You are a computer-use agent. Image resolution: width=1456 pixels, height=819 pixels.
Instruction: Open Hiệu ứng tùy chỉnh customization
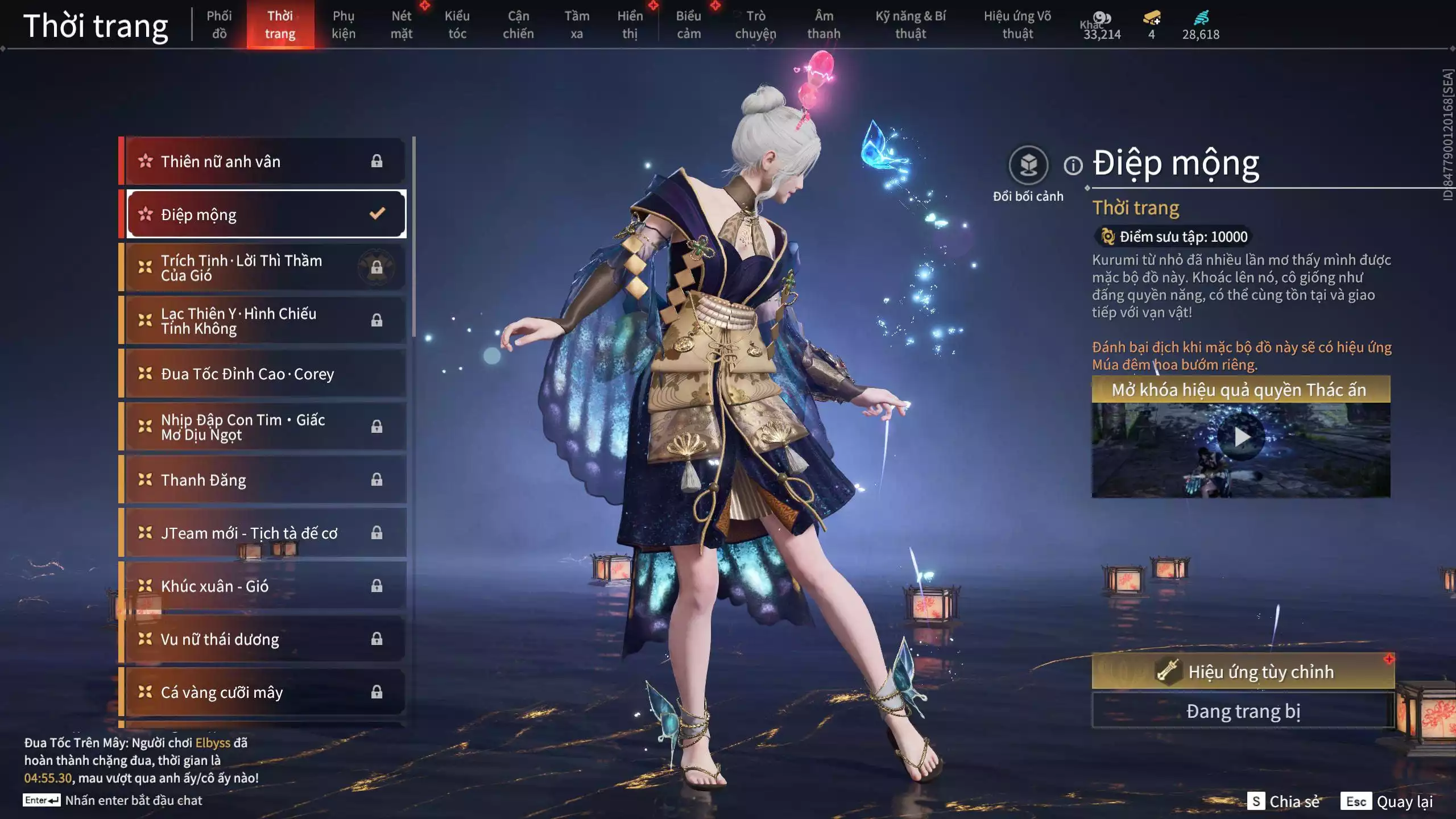point(1243,672)
